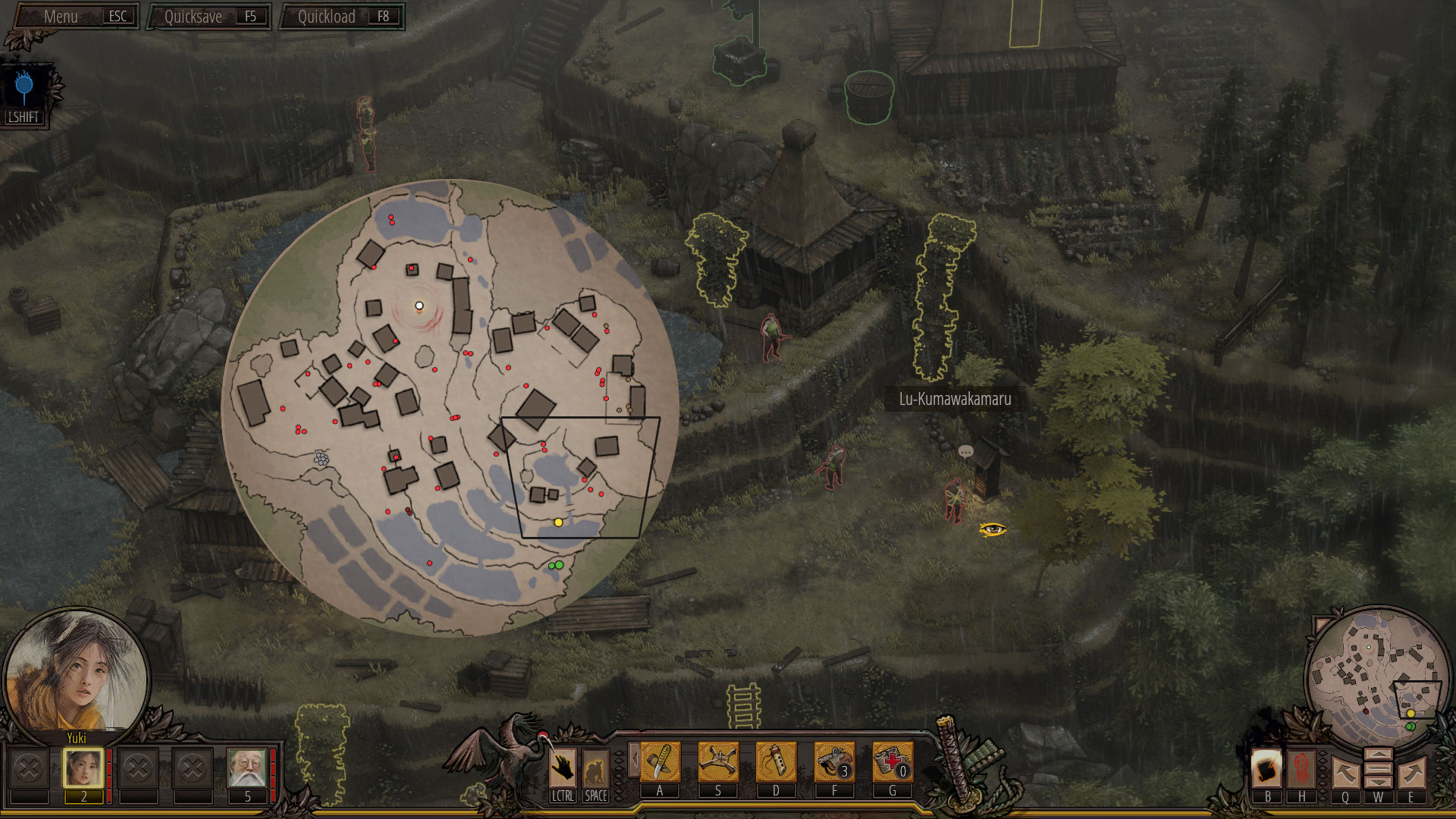
Task: Rotate the camera left with the arrow button
Action: click(x=1345, y=773)
